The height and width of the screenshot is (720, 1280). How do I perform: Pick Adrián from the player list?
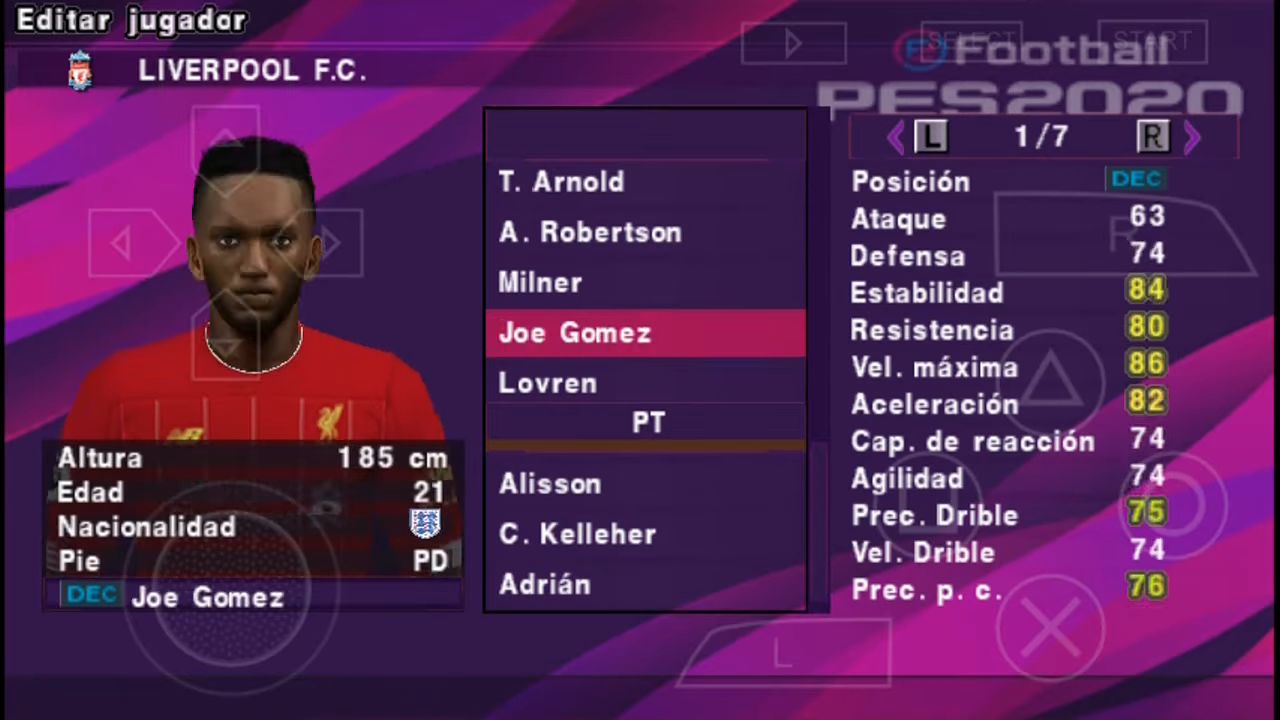click(545, 584)
